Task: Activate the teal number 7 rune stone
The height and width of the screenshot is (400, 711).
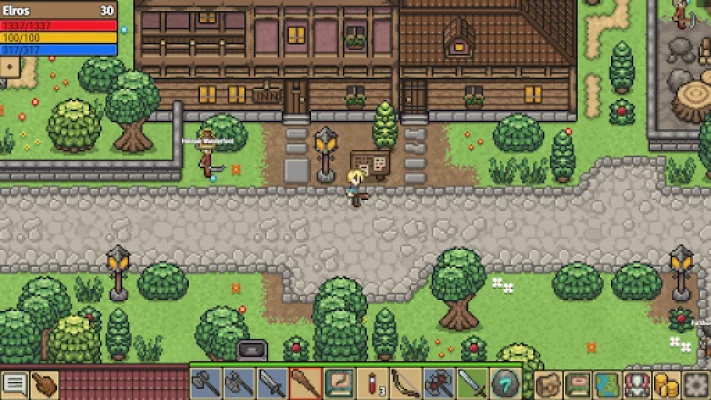Action: click(507, 384)
